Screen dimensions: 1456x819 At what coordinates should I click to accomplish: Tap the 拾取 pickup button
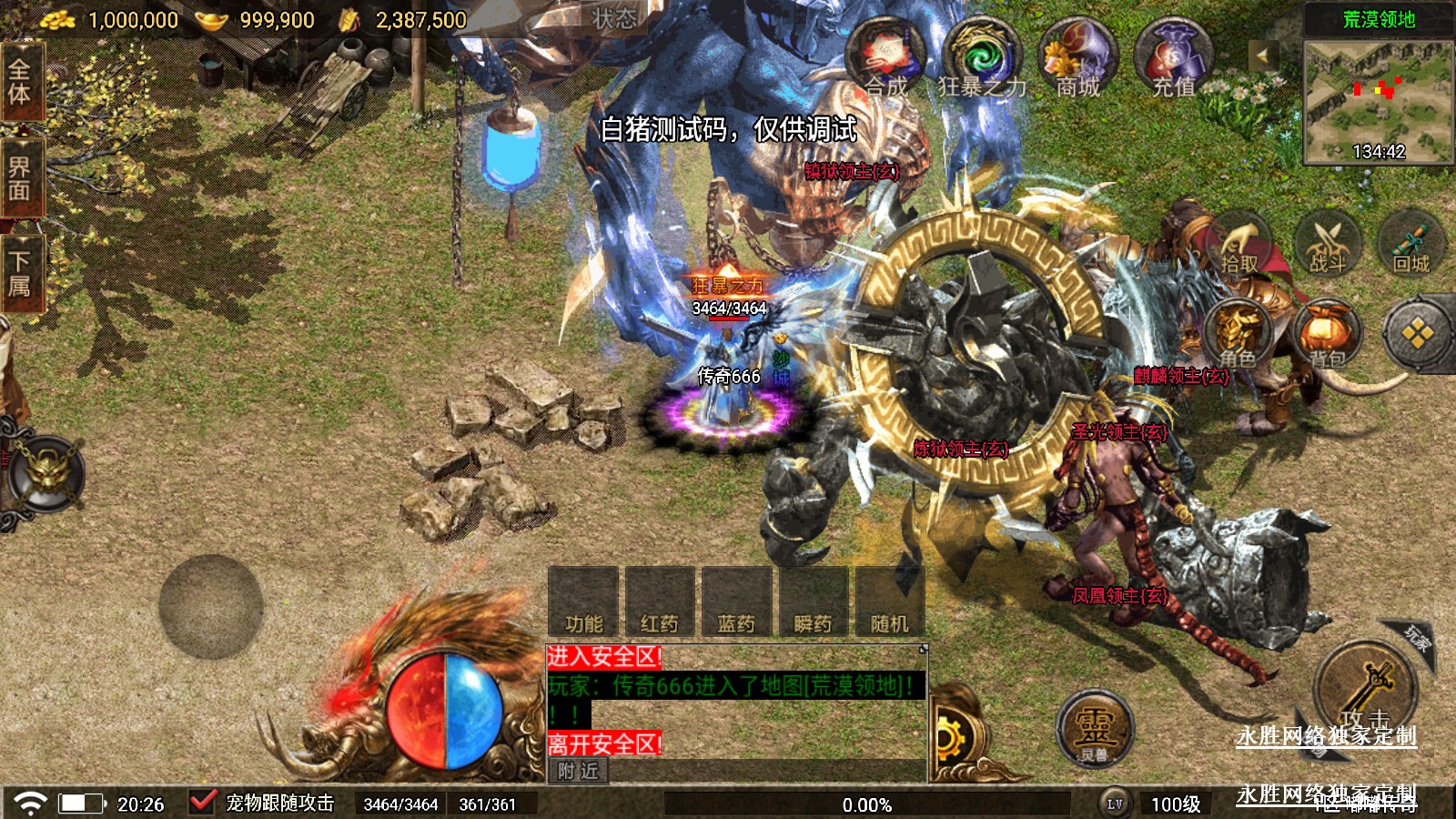1239,246
